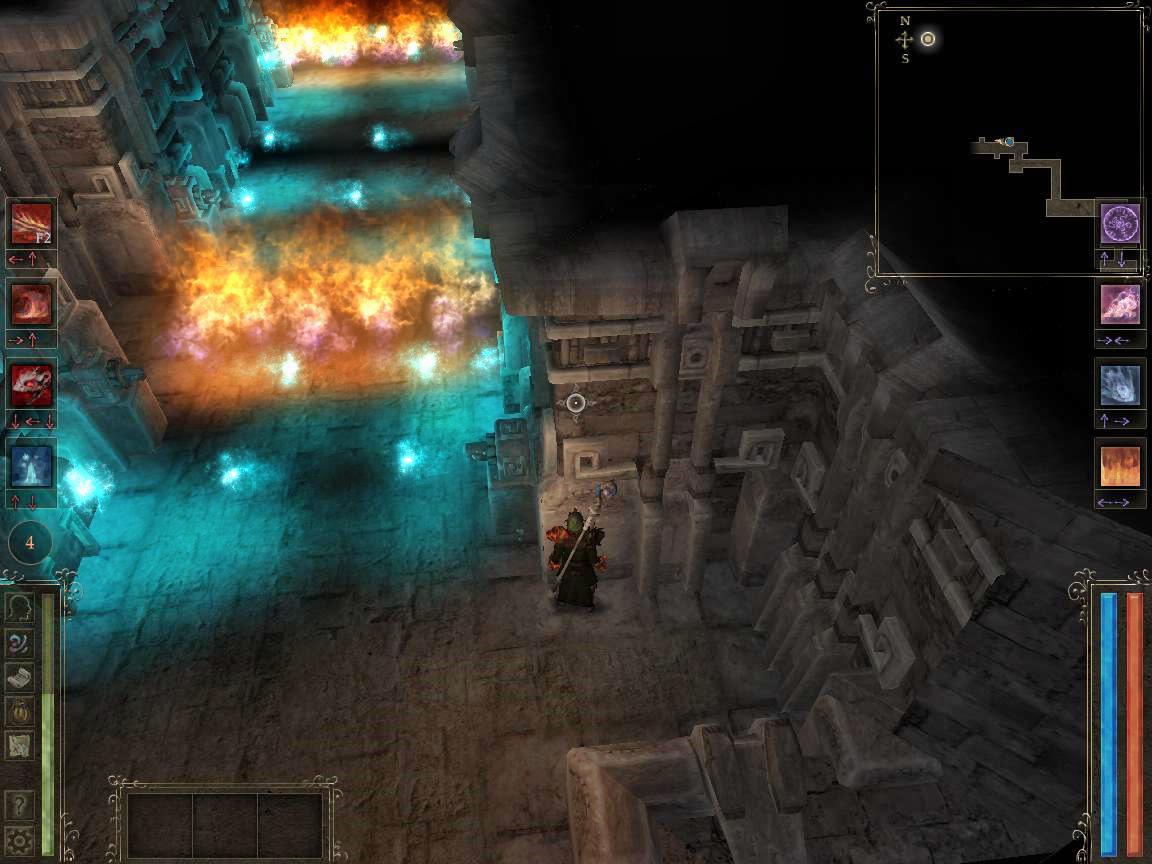Open settings with the gear button

click(x=19, y=839)
